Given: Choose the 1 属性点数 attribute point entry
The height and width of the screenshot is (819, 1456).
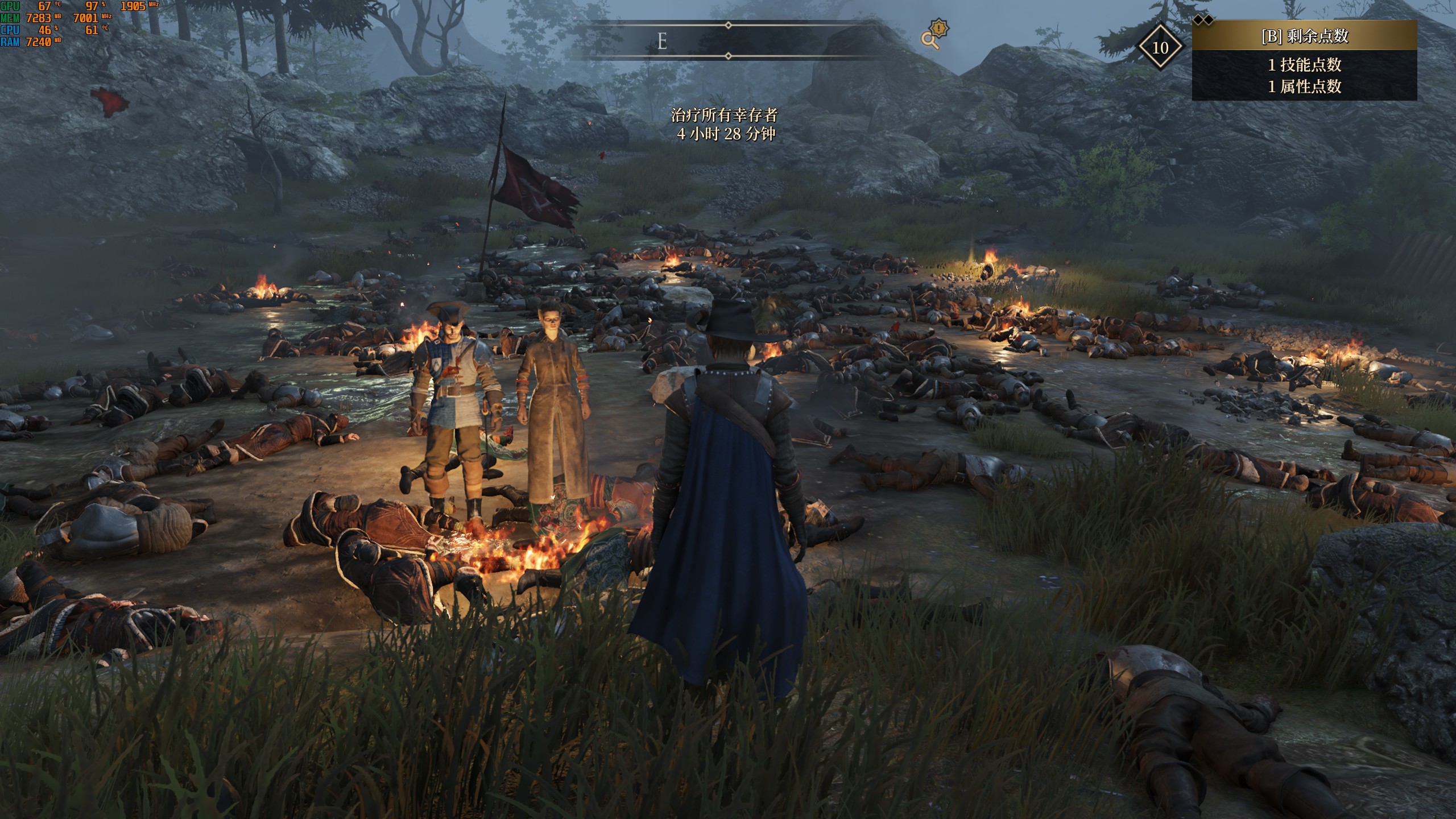Looking at the screenshot, I should tap(1304, 86).
